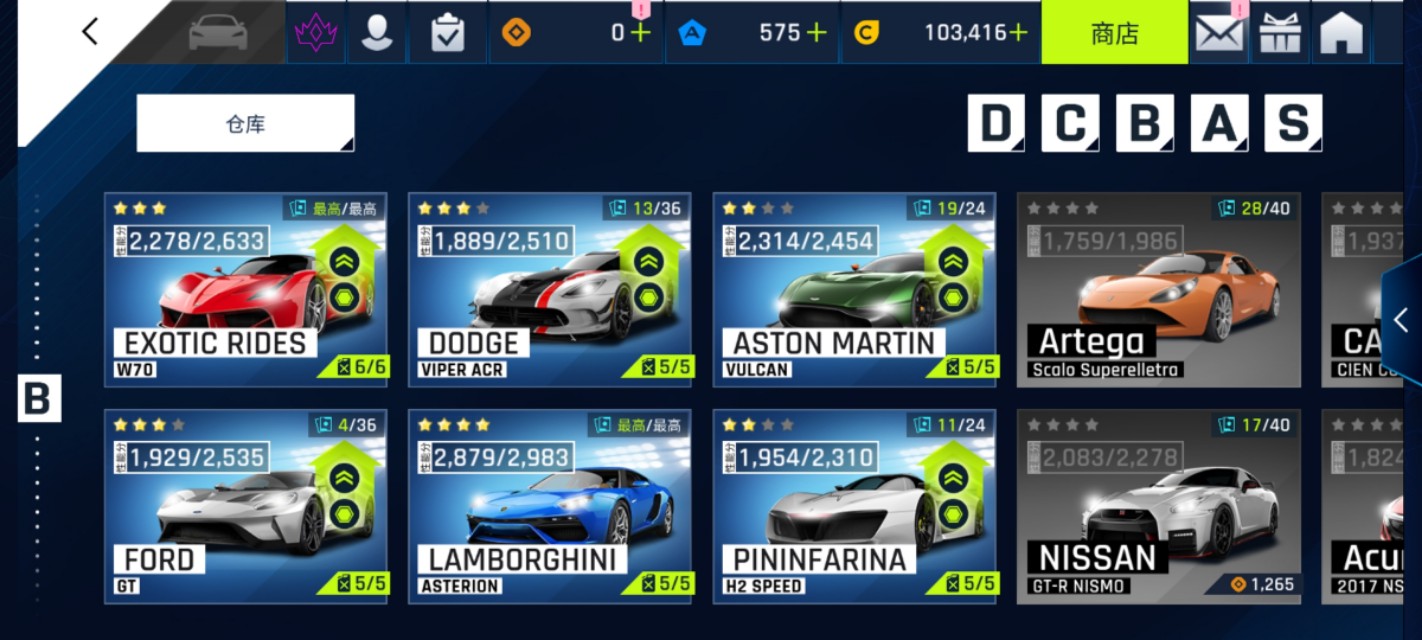The image size is (1422, 640).
Task: Go back using the arrow button
Action: click(x=90, y=32)
